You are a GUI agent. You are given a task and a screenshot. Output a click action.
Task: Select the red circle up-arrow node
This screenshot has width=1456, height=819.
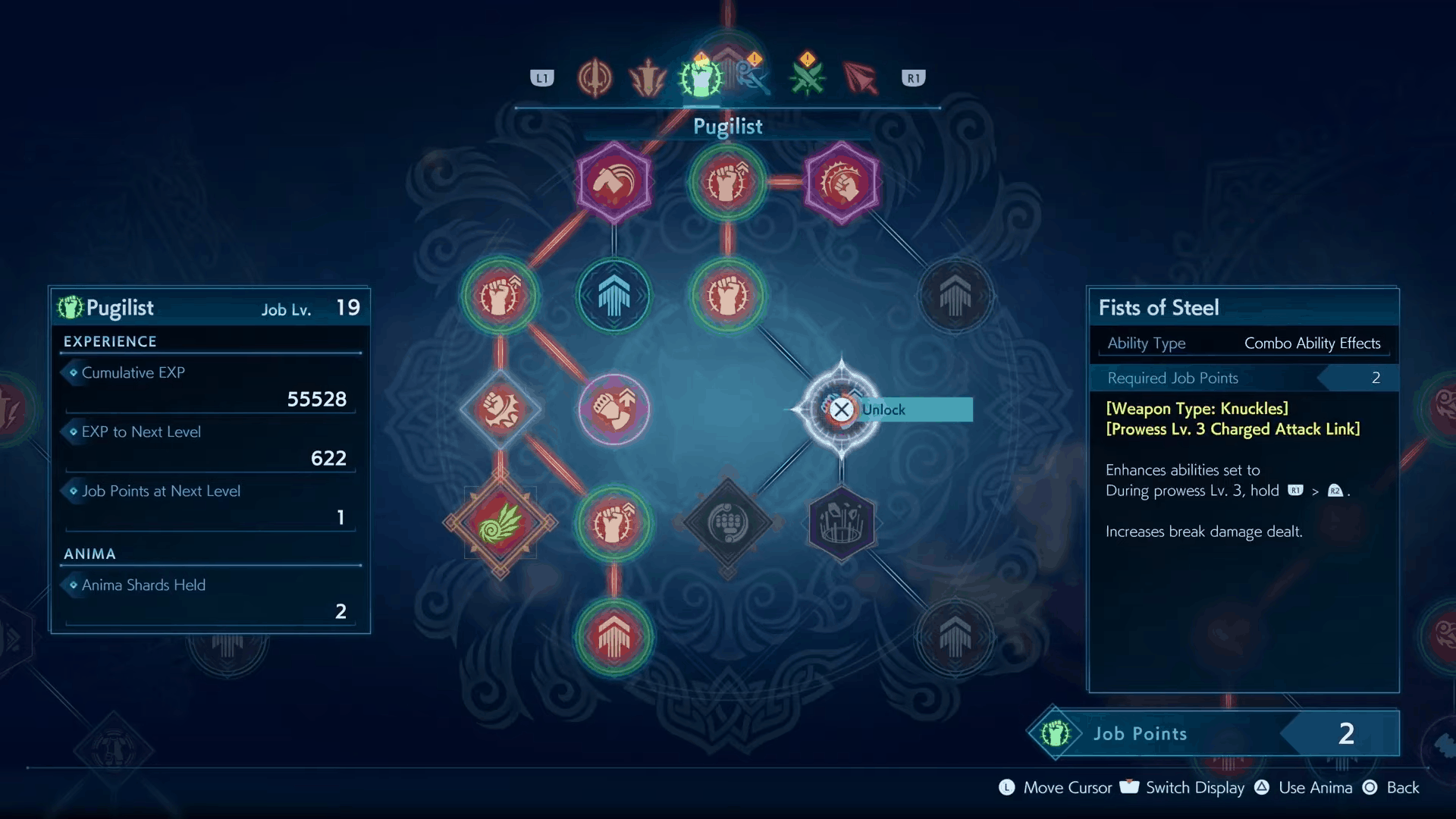click(613, 637)
